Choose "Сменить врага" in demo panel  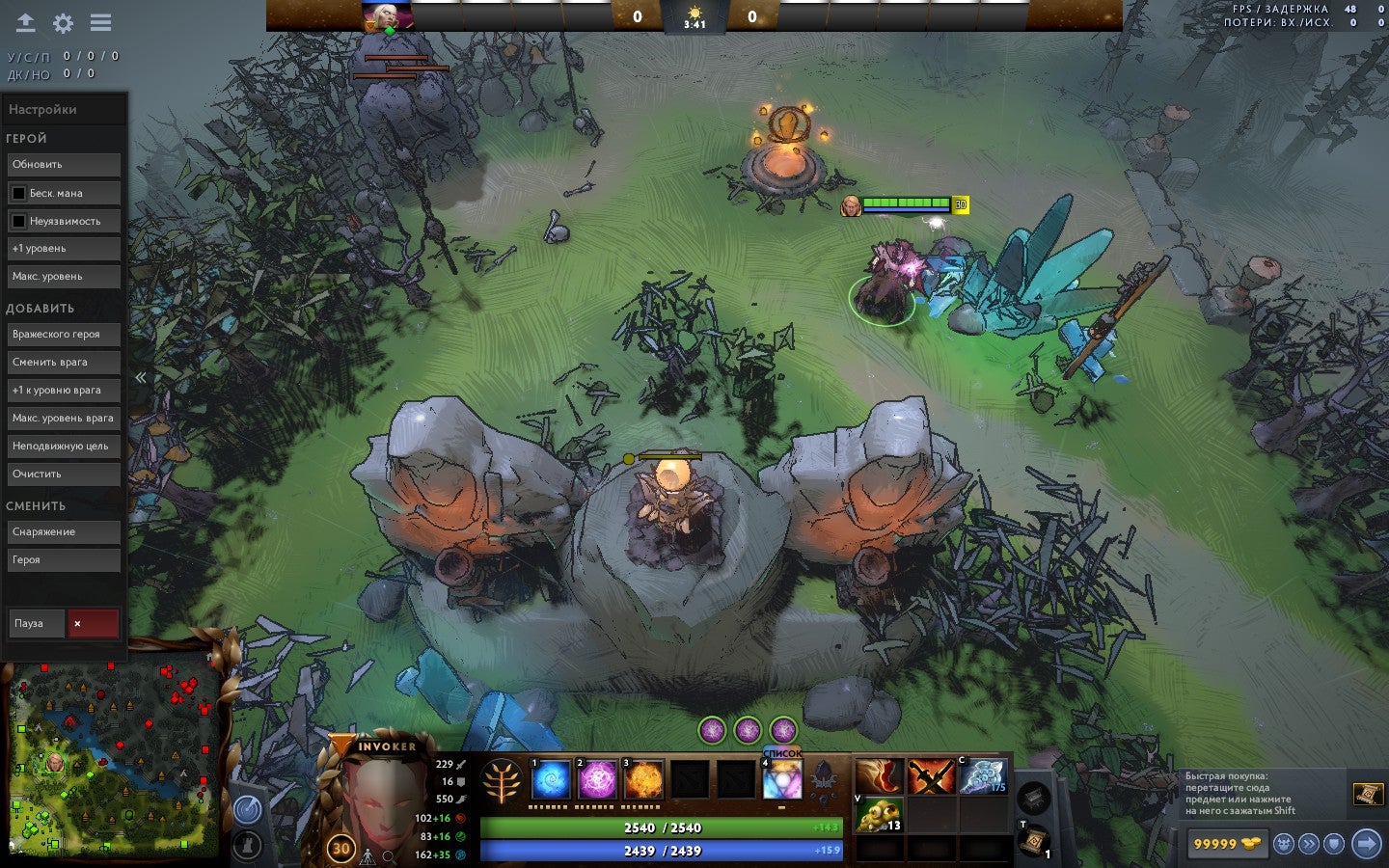click(x=64, y=363)
